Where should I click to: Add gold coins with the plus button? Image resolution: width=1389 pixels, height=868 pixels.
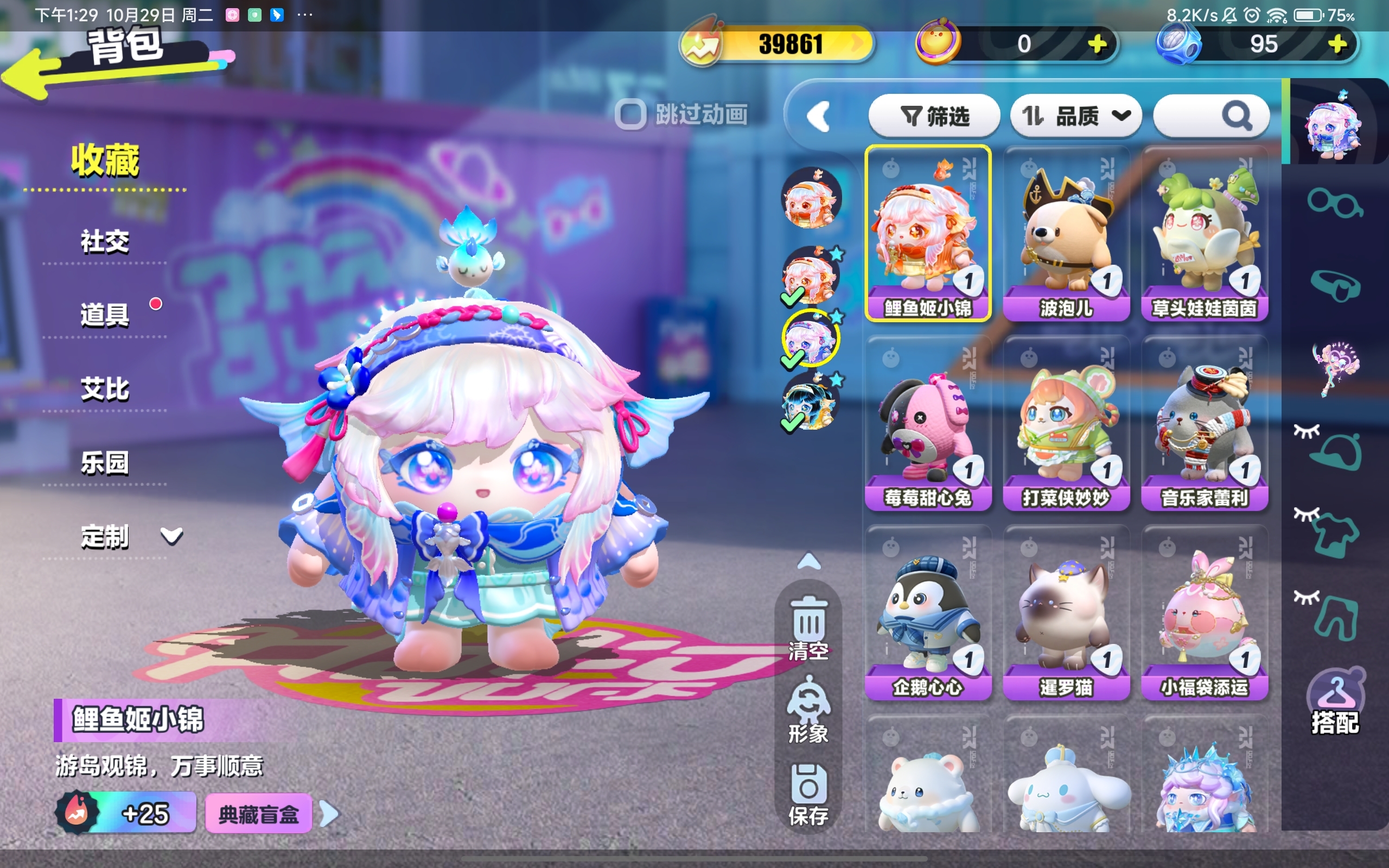pyautogui.click(x=1098, y=44)
